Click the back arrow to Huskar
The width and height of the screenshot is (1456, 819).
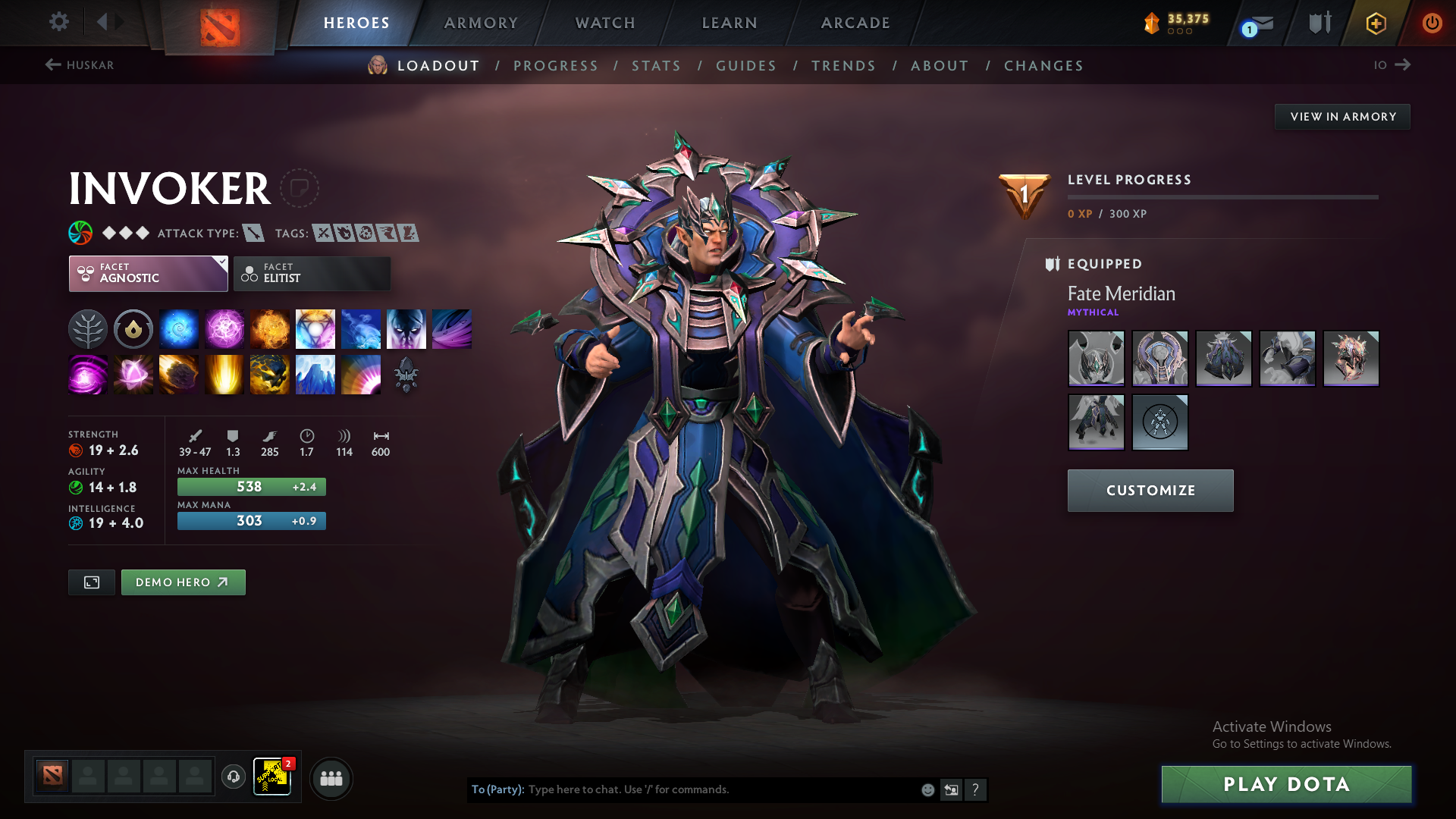52,64
